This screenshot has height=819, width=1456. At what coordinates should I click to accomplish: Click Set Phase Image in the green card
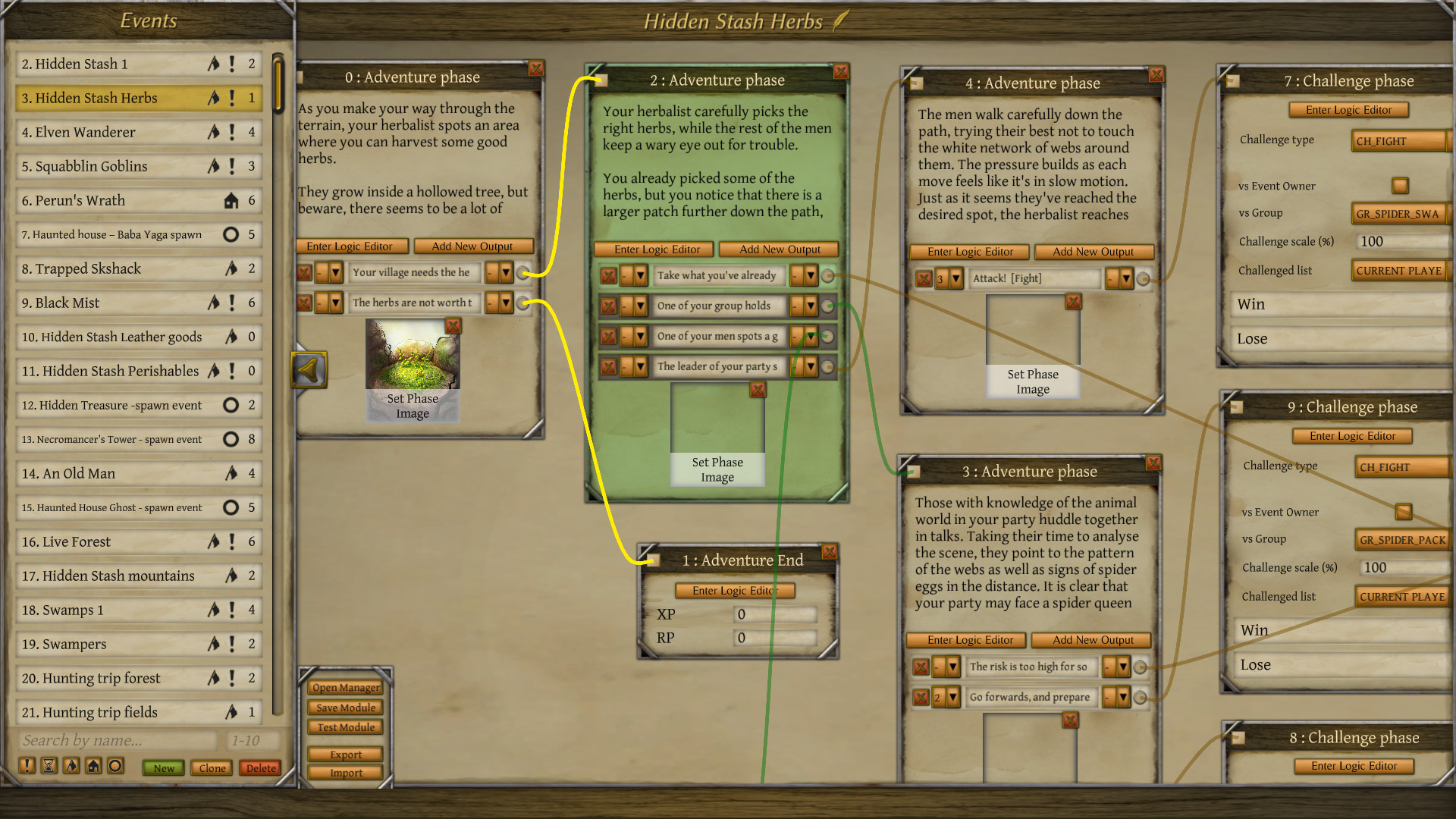(717, 469)
